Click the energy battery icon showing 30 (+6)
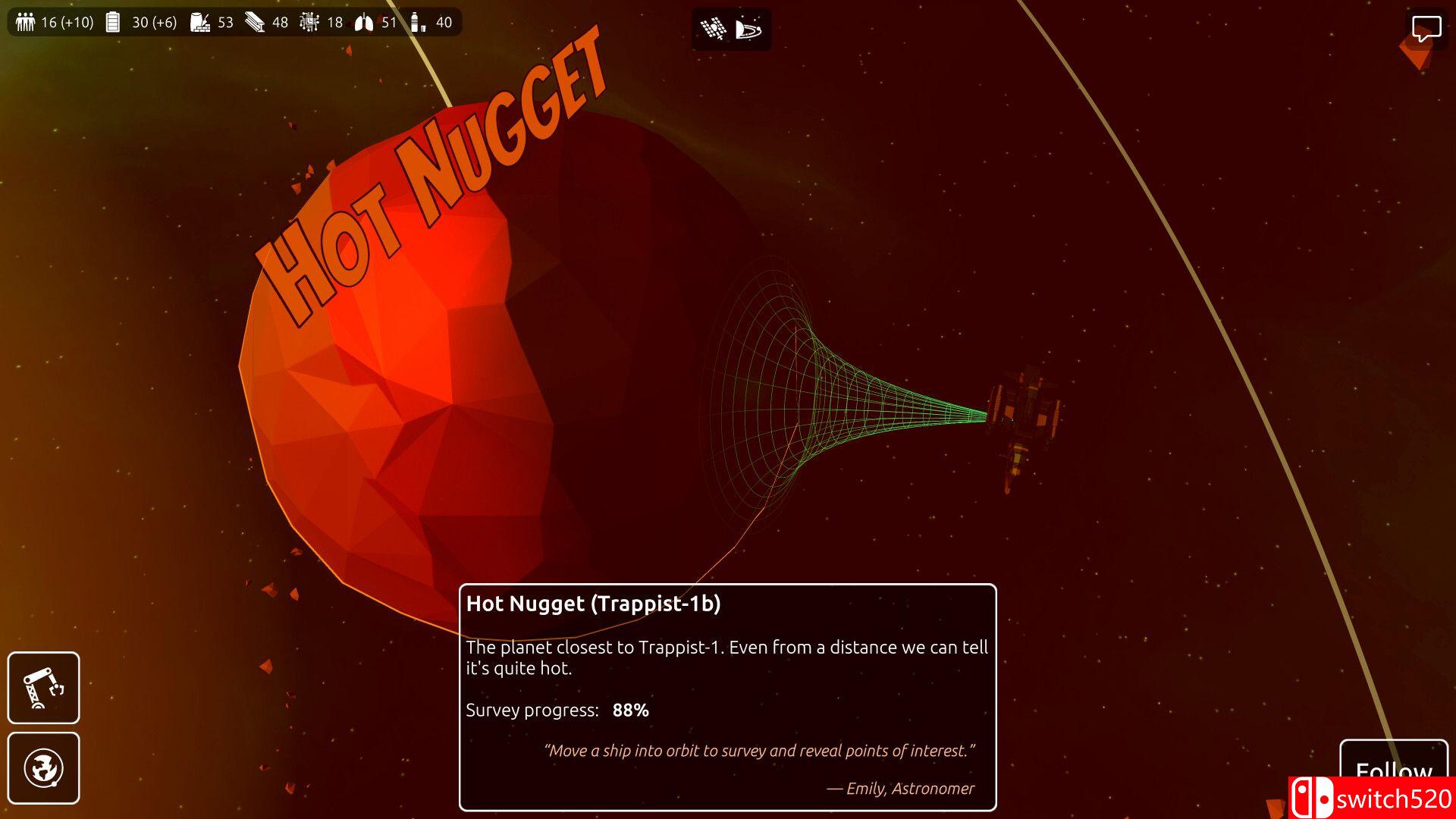Viewport: 1456px width, 819px height. pos(112,22)
